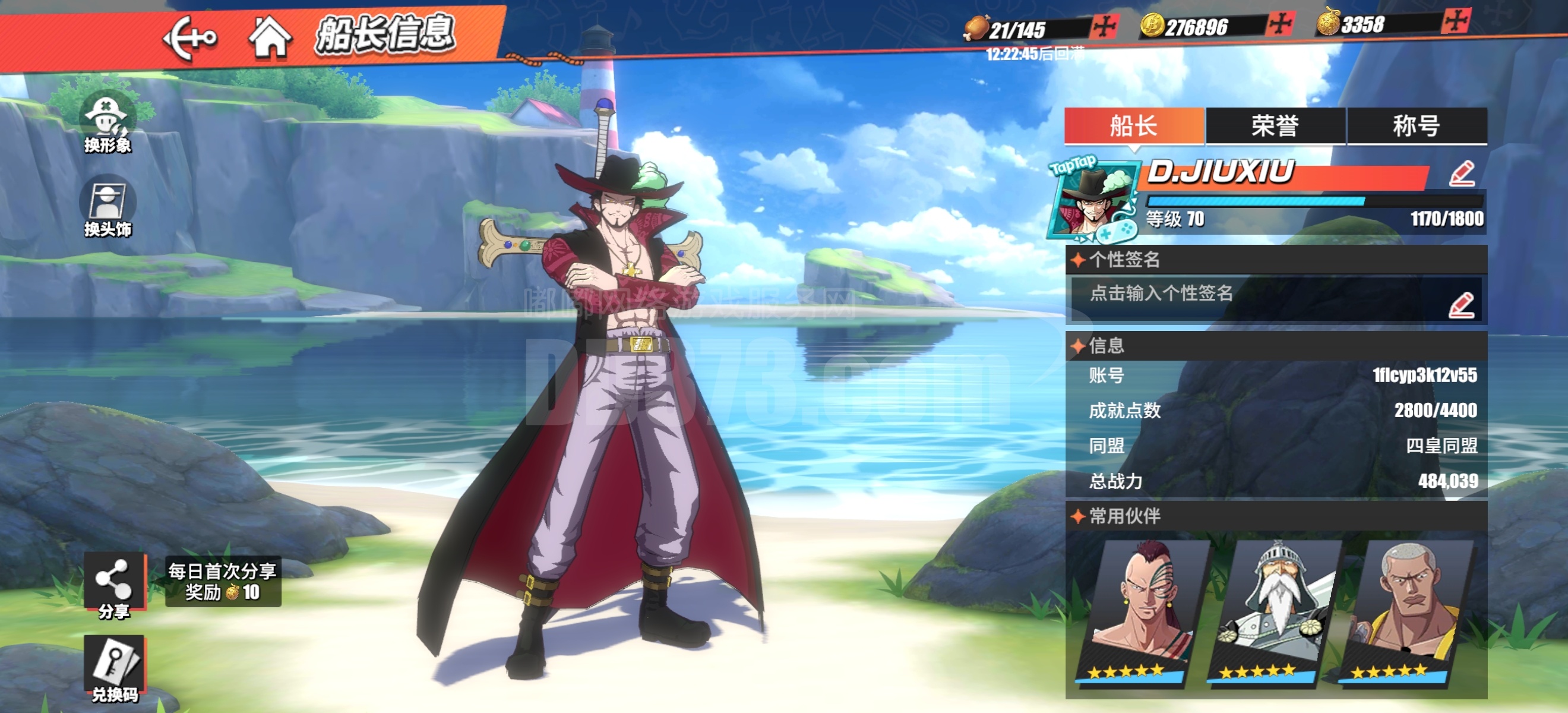Image resolution: width=1568 pixels, height=713 pixels.
Task: Go back with the anchor arrow button
Action: coord(190,38)
